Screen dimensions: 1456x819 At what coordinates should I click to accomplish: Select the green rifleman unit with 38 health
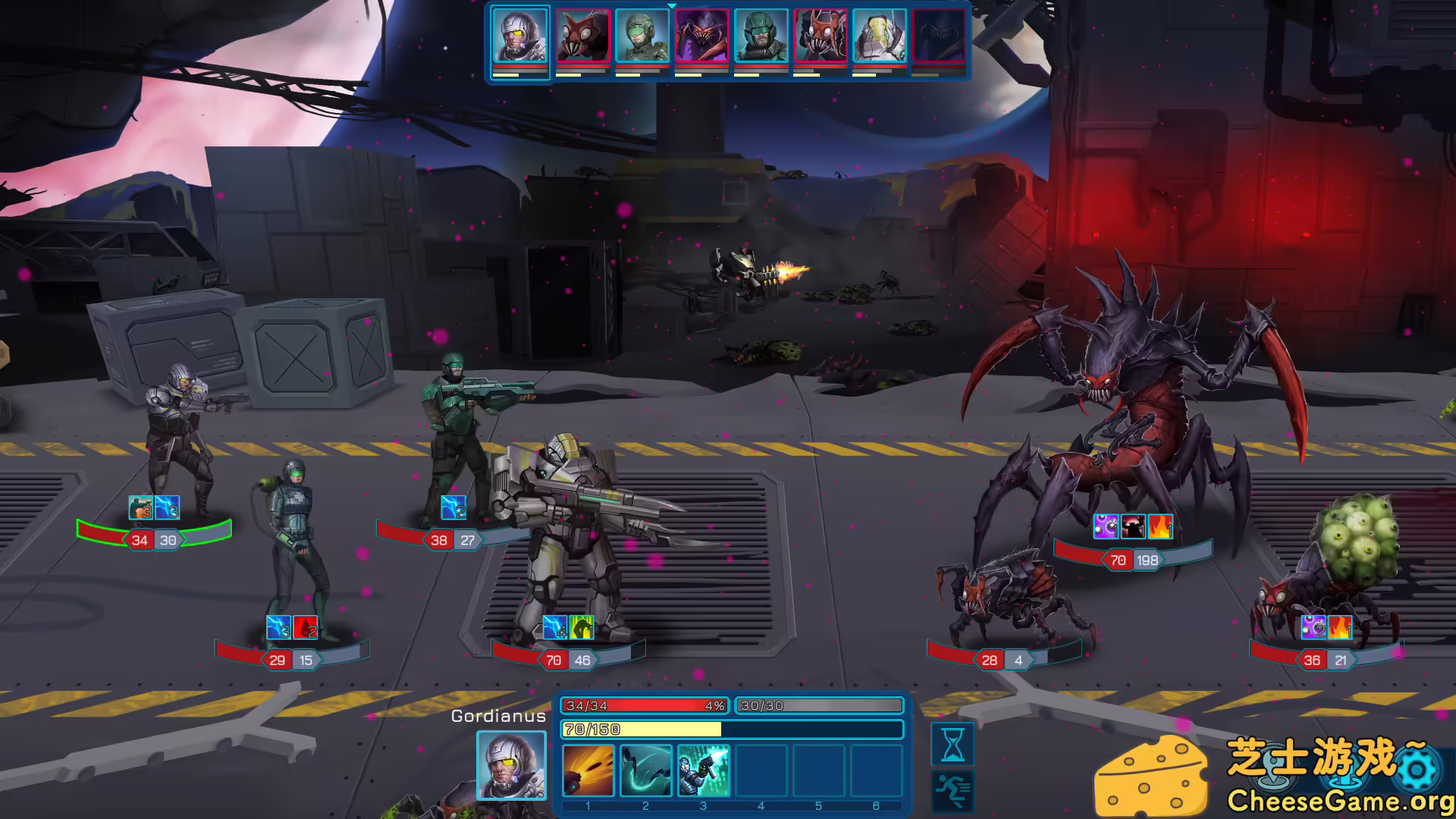pos(459,432)
